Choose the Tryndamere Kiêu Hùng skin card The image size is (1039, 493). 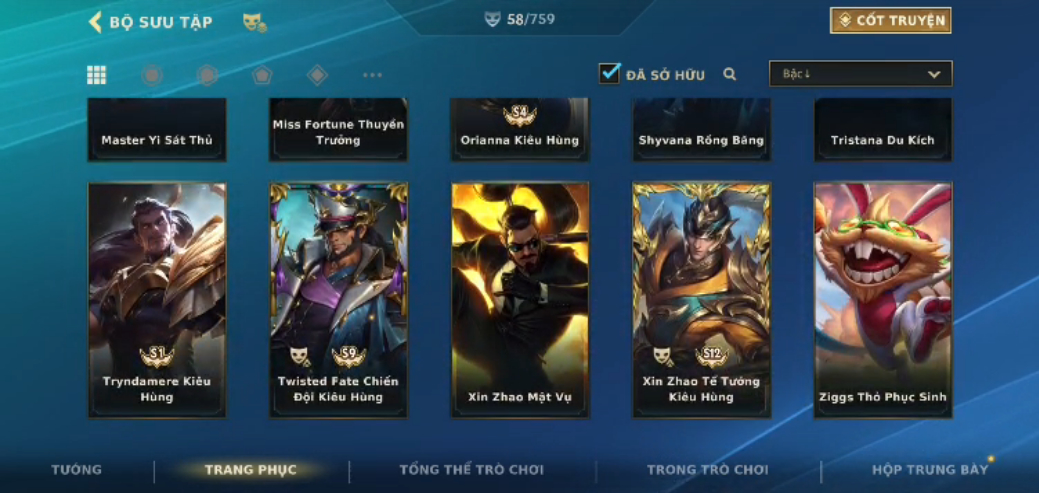pos(157,299)
